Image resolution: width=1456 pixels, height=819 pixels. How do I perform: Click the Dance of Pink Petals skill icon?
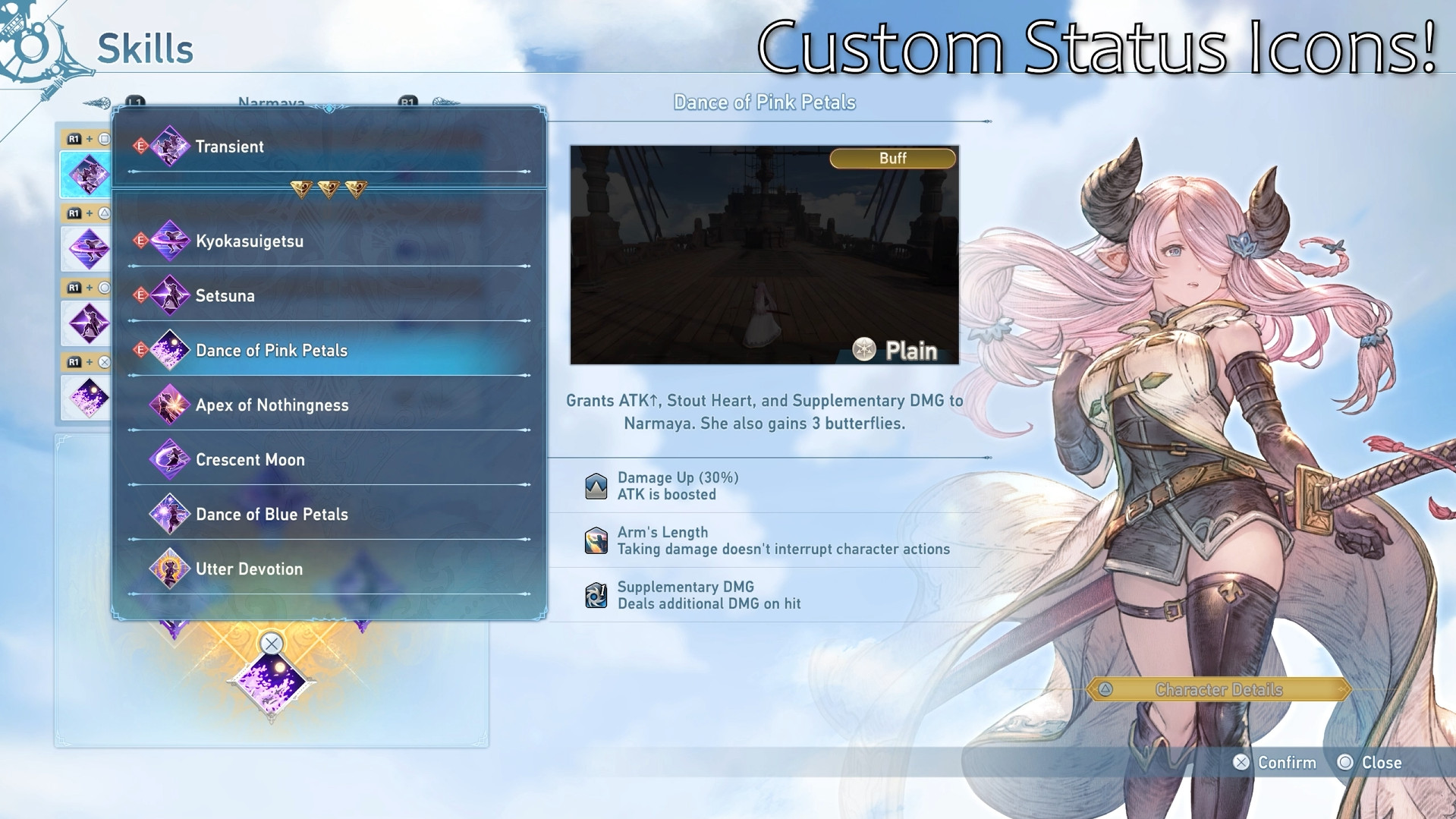click(168, 350)
